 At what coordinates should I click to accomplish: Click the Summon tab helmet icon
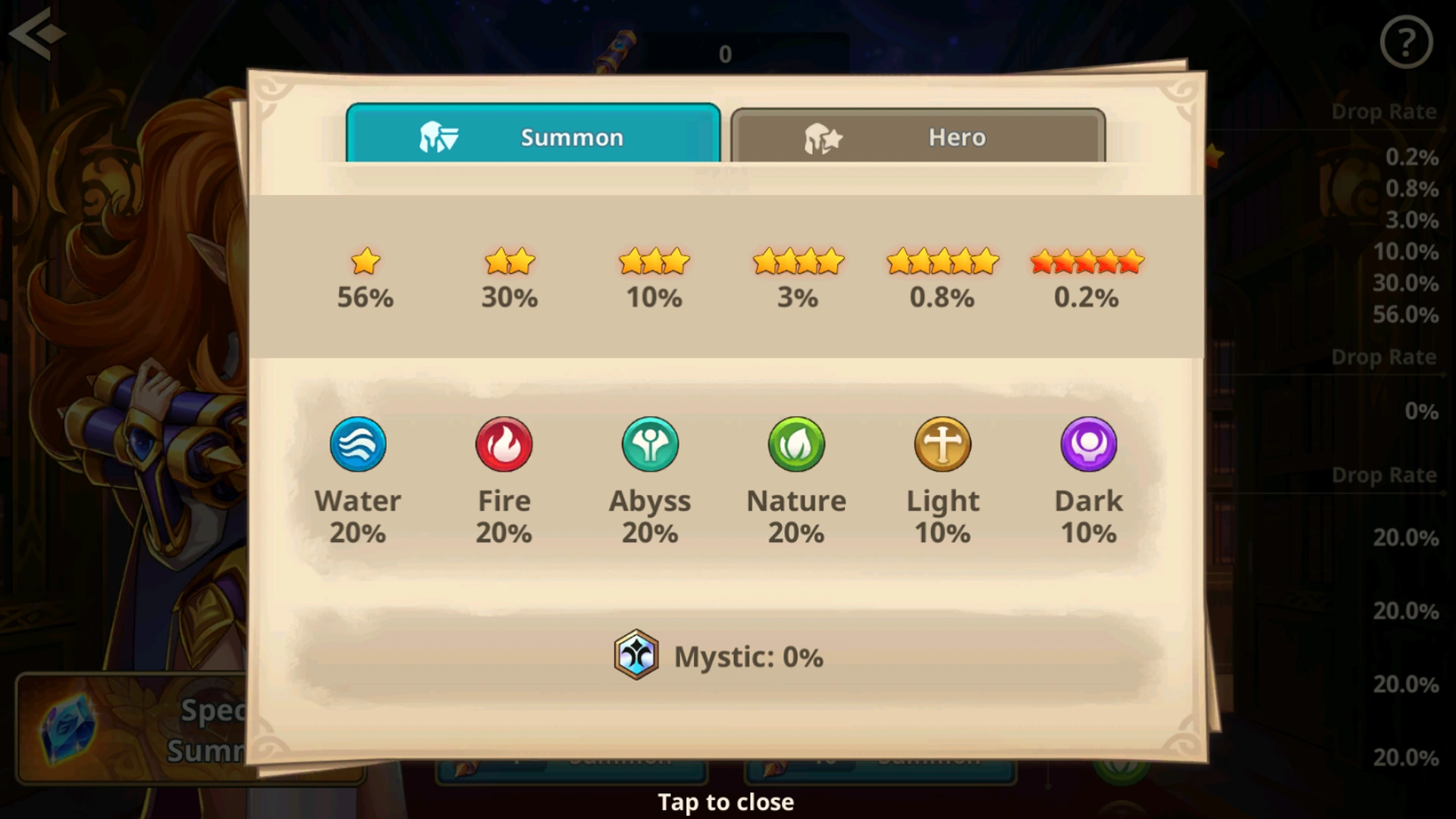[x=438, y=137]
